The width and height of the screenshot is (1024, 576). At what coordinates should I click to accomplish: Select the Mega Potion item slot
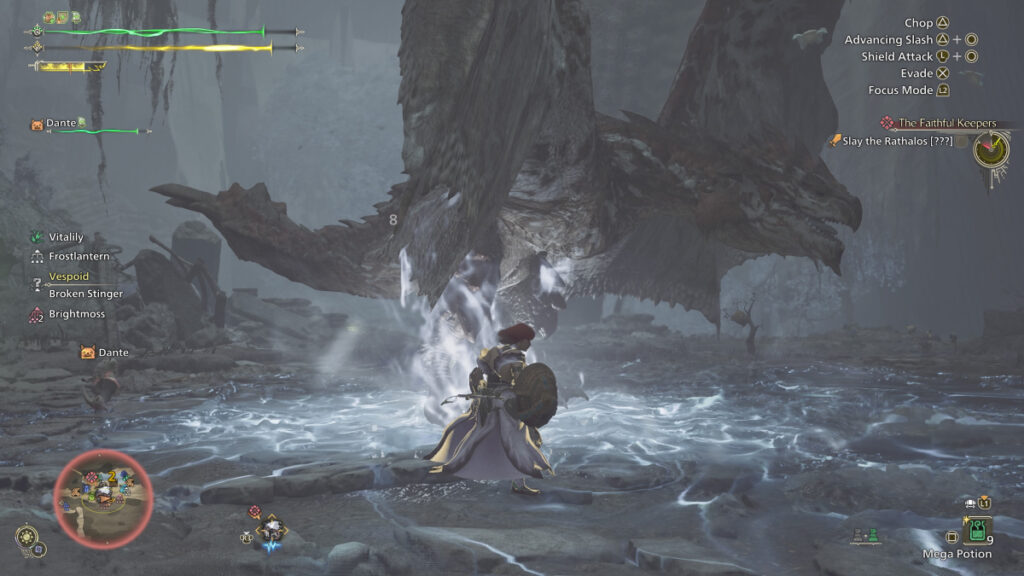pyautogui.click(x=977, y=529)
